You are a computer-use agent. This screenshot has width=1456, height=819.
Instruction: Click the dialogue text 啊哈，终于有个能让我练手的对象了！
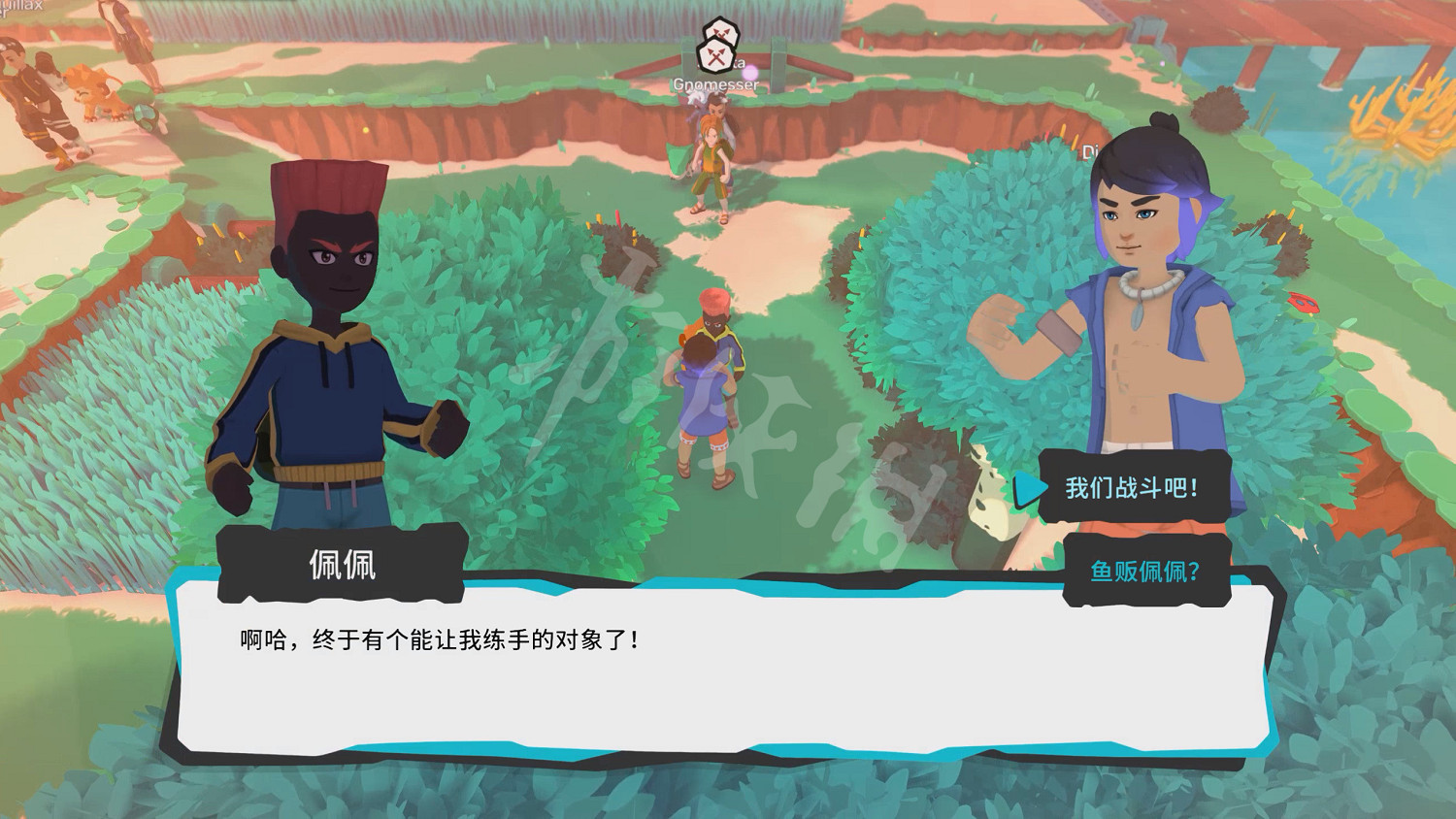[437, 638]
